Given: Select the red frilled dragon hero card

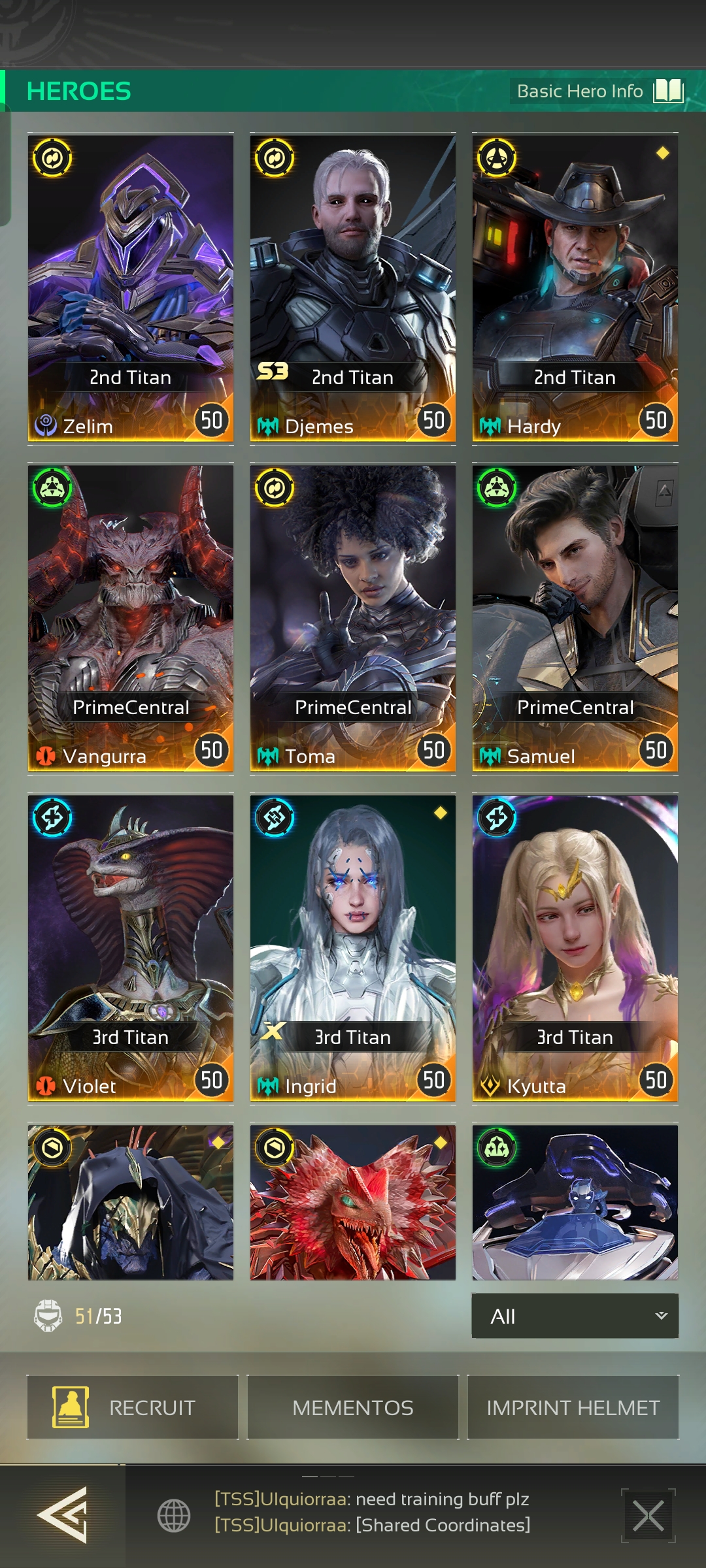Looking at the screenshot, I should 353,1202.
